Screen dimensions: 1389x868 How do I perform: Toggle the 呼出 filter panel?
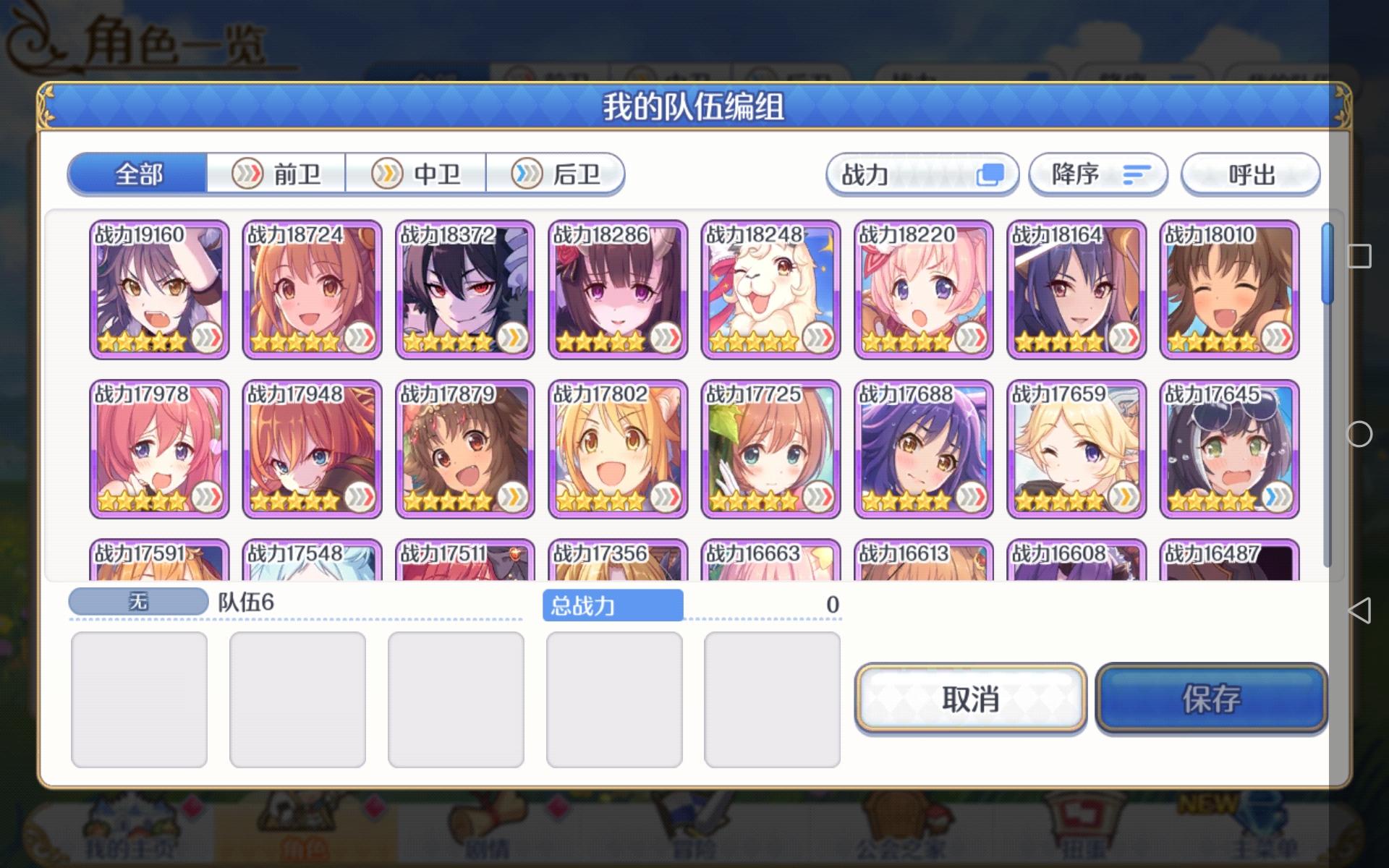tap(1251, 174)
